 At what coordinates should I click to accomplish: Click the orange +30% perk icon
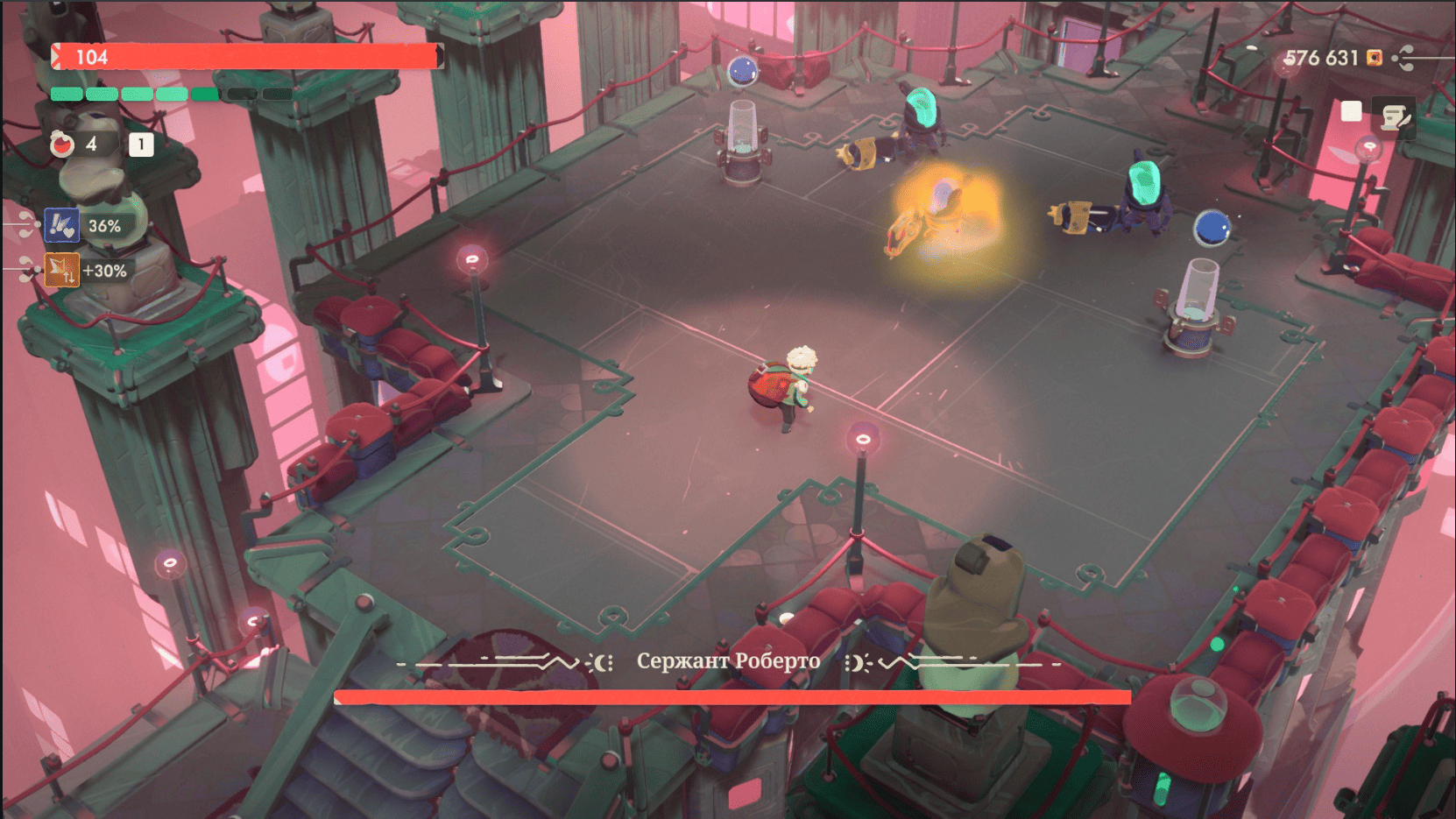tap(61, 271)
